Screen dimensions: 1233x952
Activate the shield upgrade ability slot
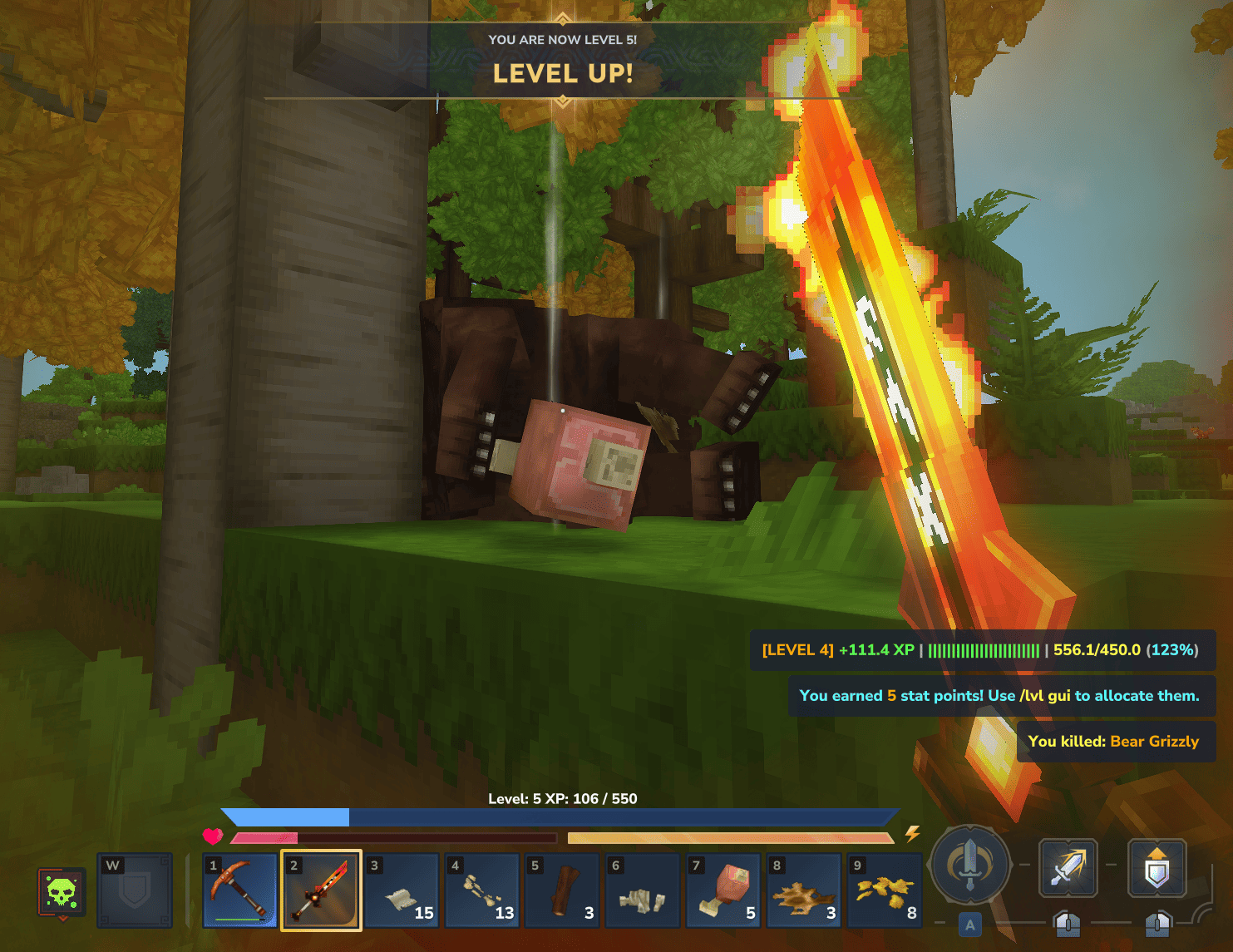click(x=1156, y=868)
